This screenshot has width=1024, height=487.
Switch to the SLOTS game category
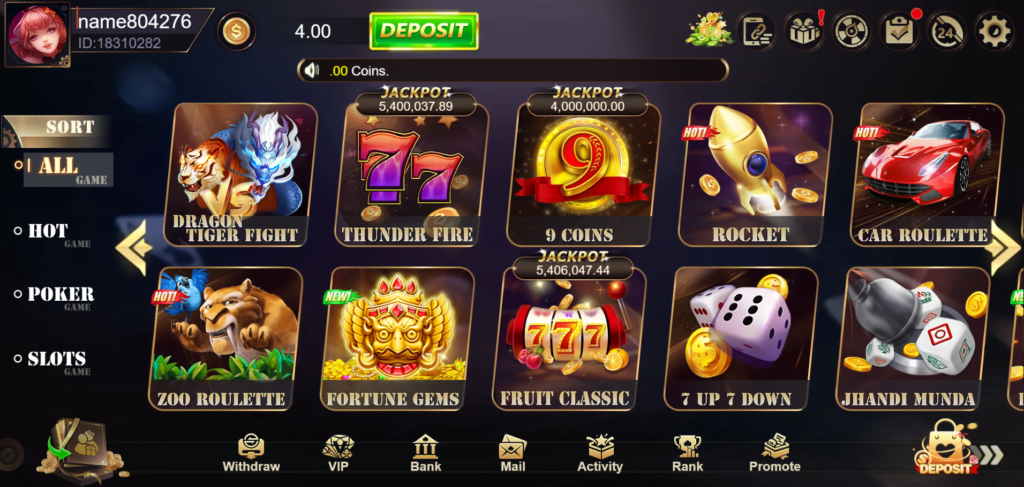click(x=56, y=360)
